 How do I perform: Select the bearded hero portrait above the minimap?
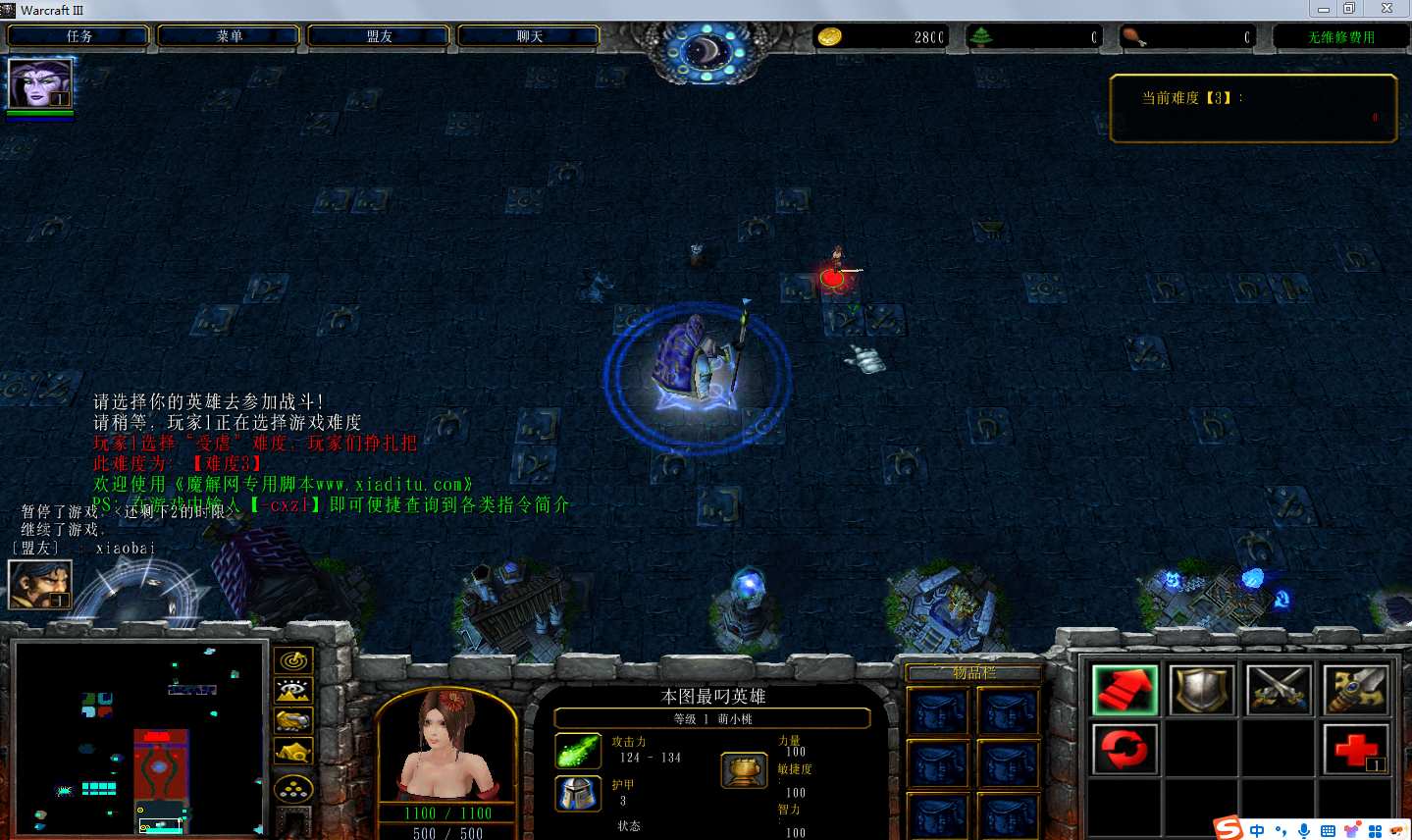pos(39,584)
